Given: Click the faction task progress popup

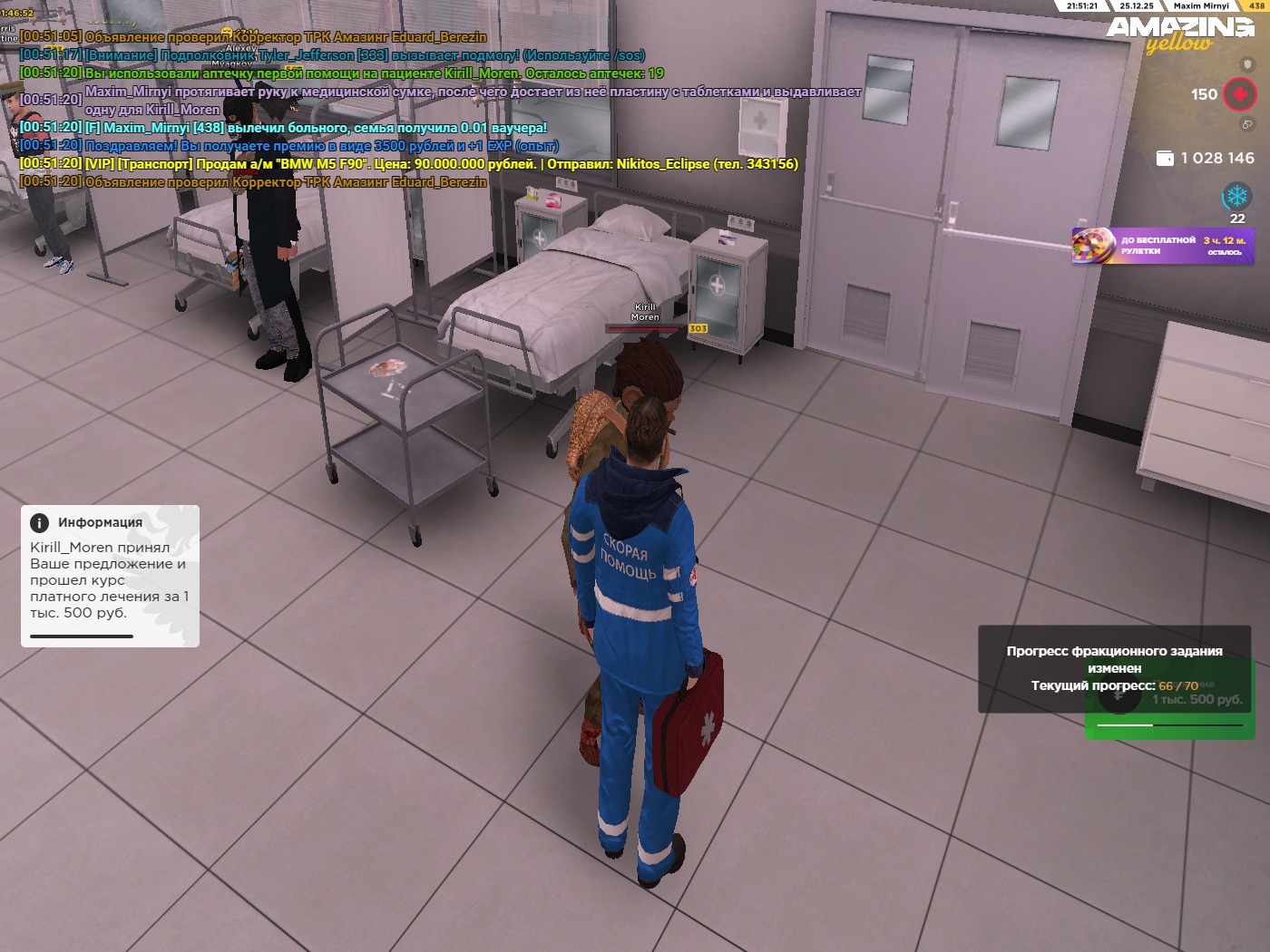Looking at the screenshot, I should click(x=1114, y=668).
